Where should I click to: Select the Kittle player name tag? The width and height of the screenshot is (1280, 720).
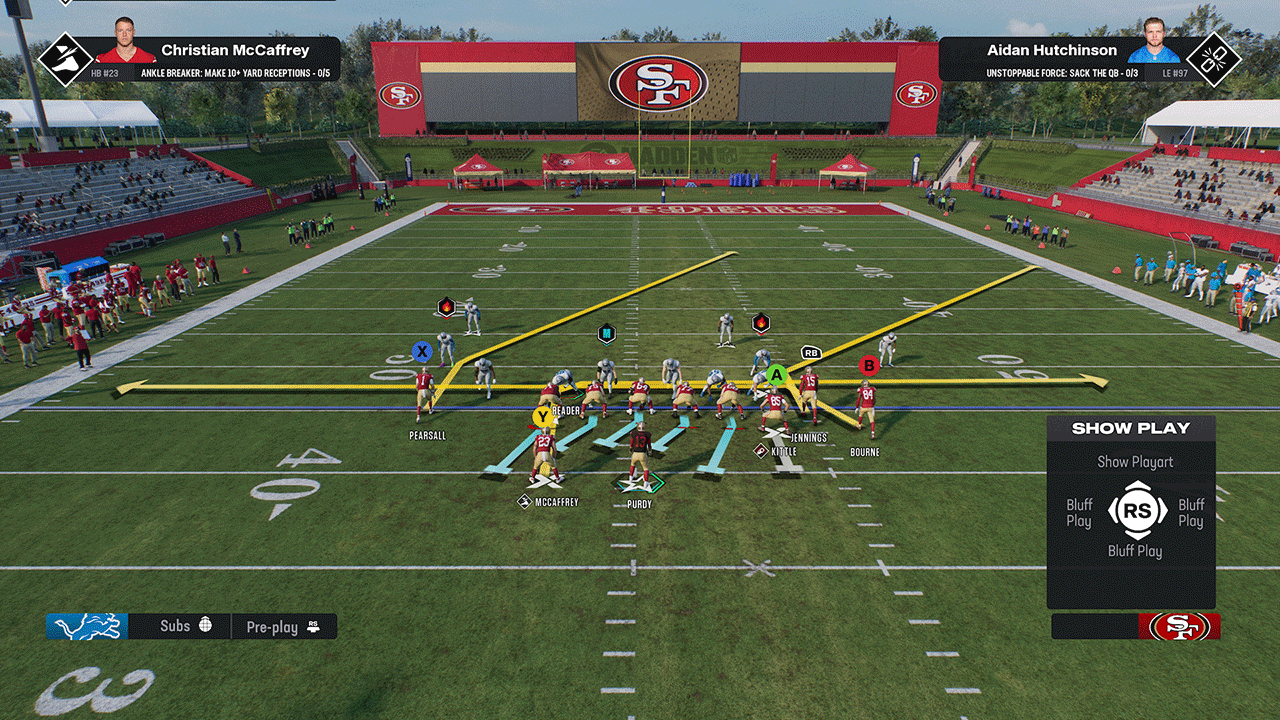coord(783,452)
